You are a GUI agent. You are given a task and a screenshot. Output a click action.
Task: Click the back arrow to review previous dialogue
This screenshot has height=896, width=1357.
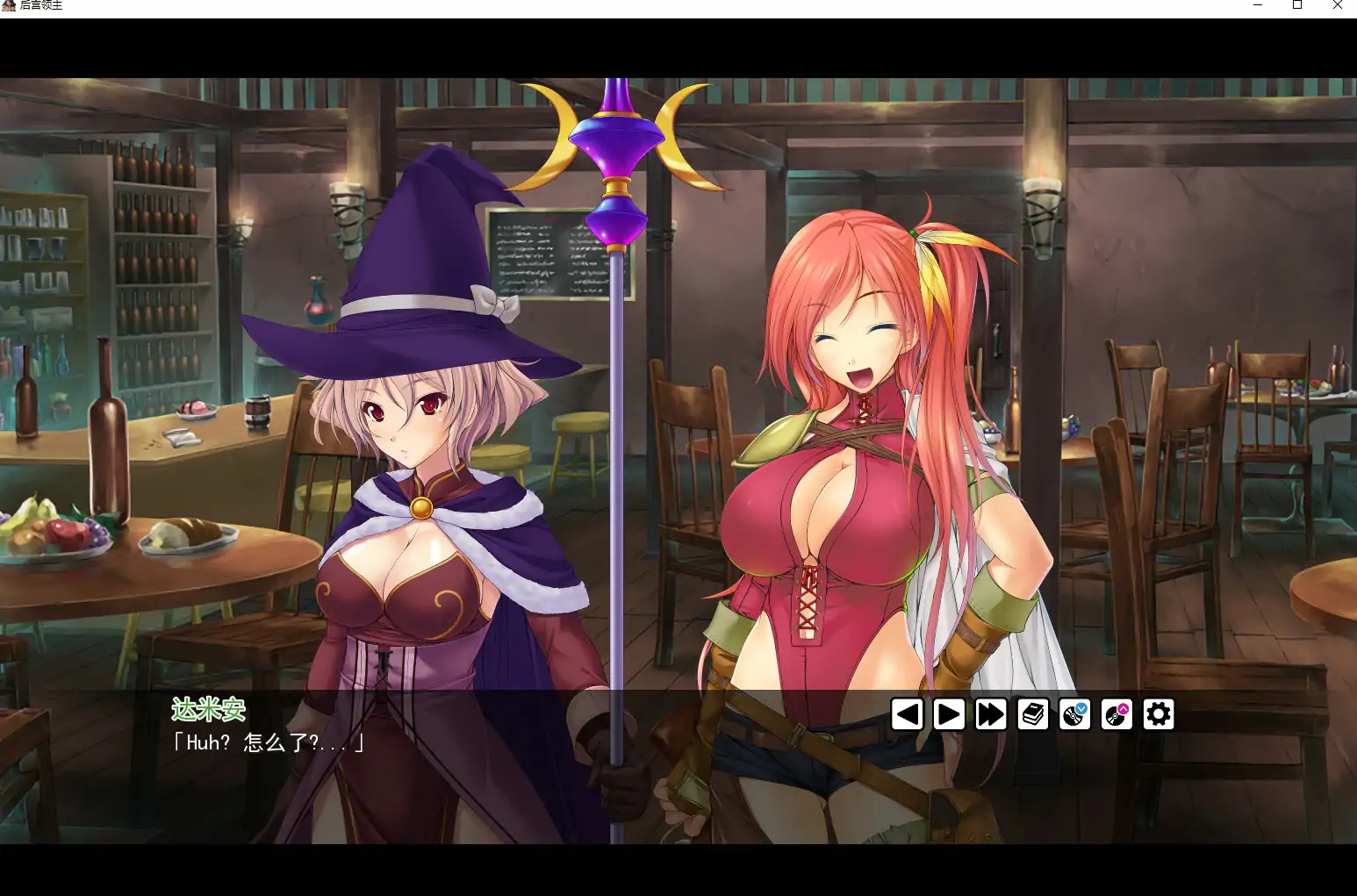pyautogui.click(x=907, y=714)
